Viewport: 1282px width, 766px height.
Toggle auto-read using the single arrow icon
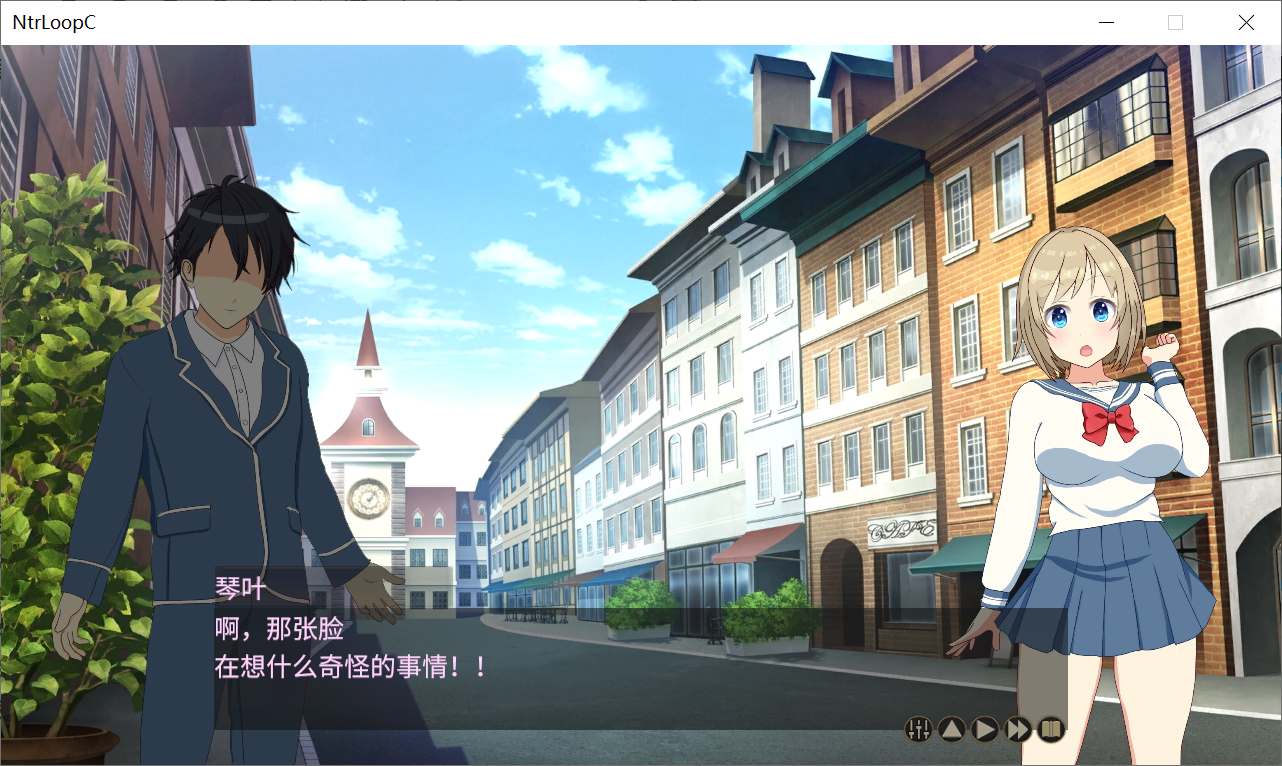[984, 729]
